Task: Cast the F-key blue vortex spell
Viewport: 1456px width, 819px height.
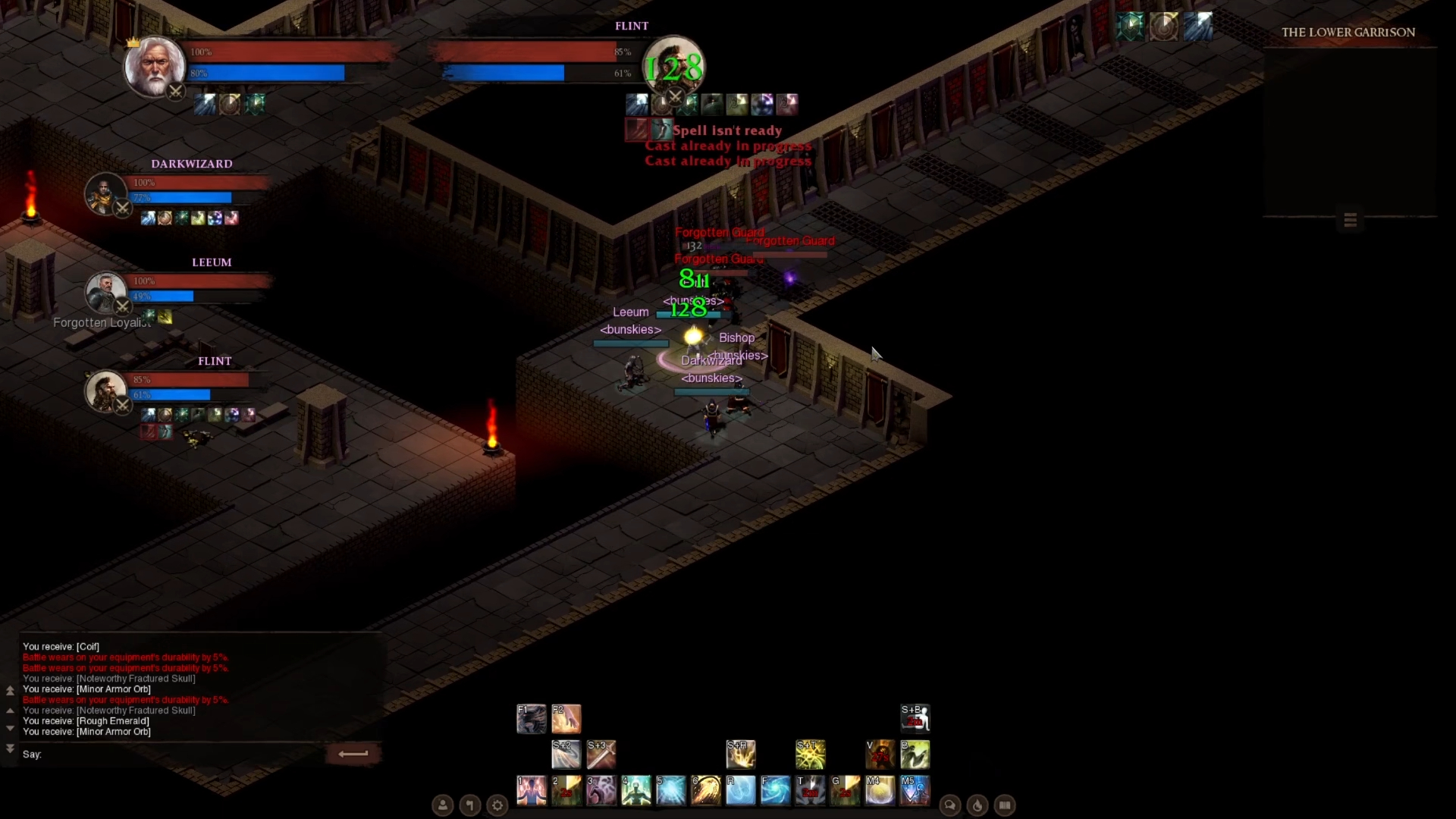Action: 776,790
